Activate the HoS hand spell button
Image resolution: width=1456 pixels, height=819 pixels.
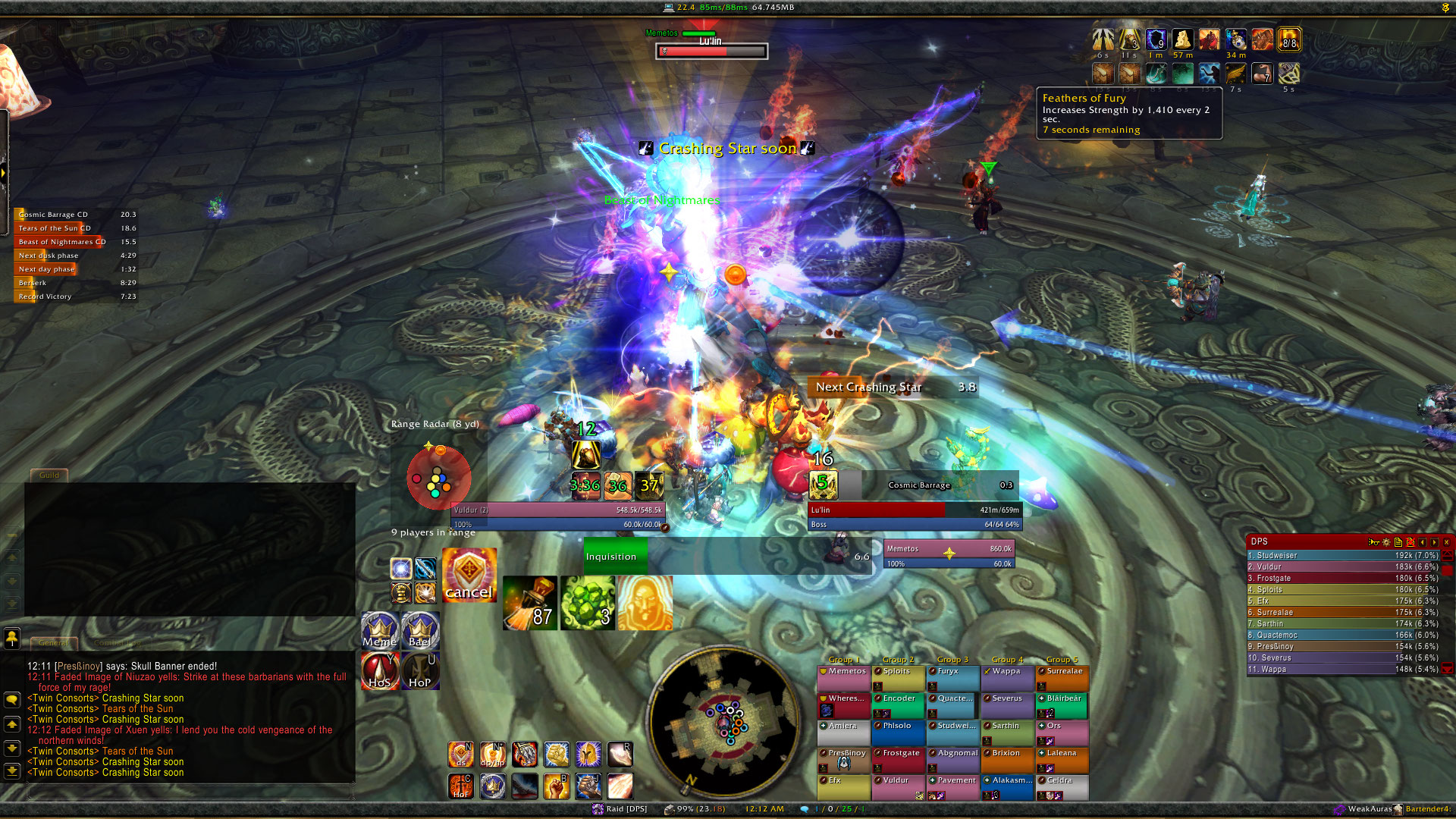pos(380,671)
